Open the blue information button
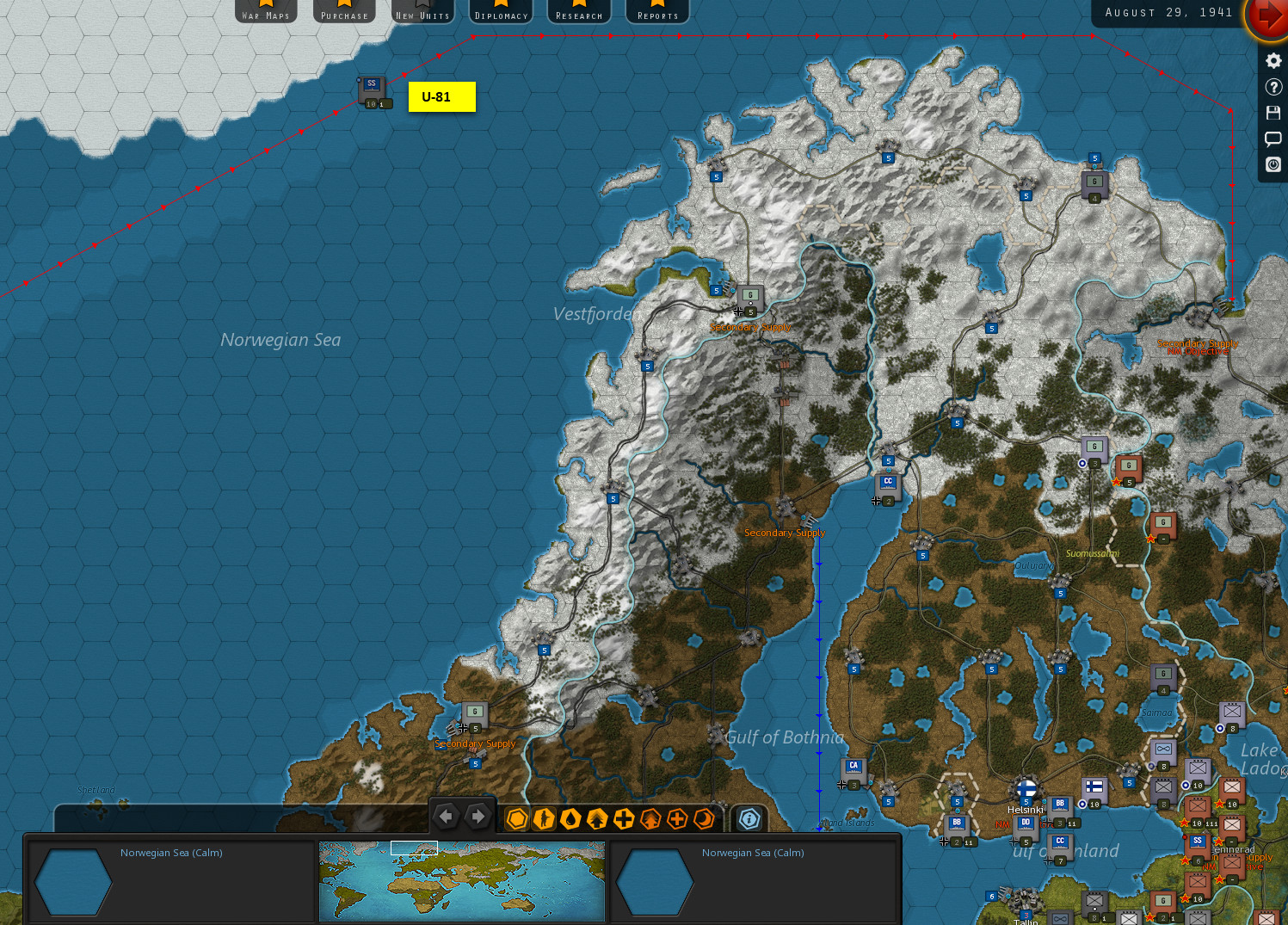The width and height of the screenshot is (1288, 925). pyautogui.click(x=749, y=819)
